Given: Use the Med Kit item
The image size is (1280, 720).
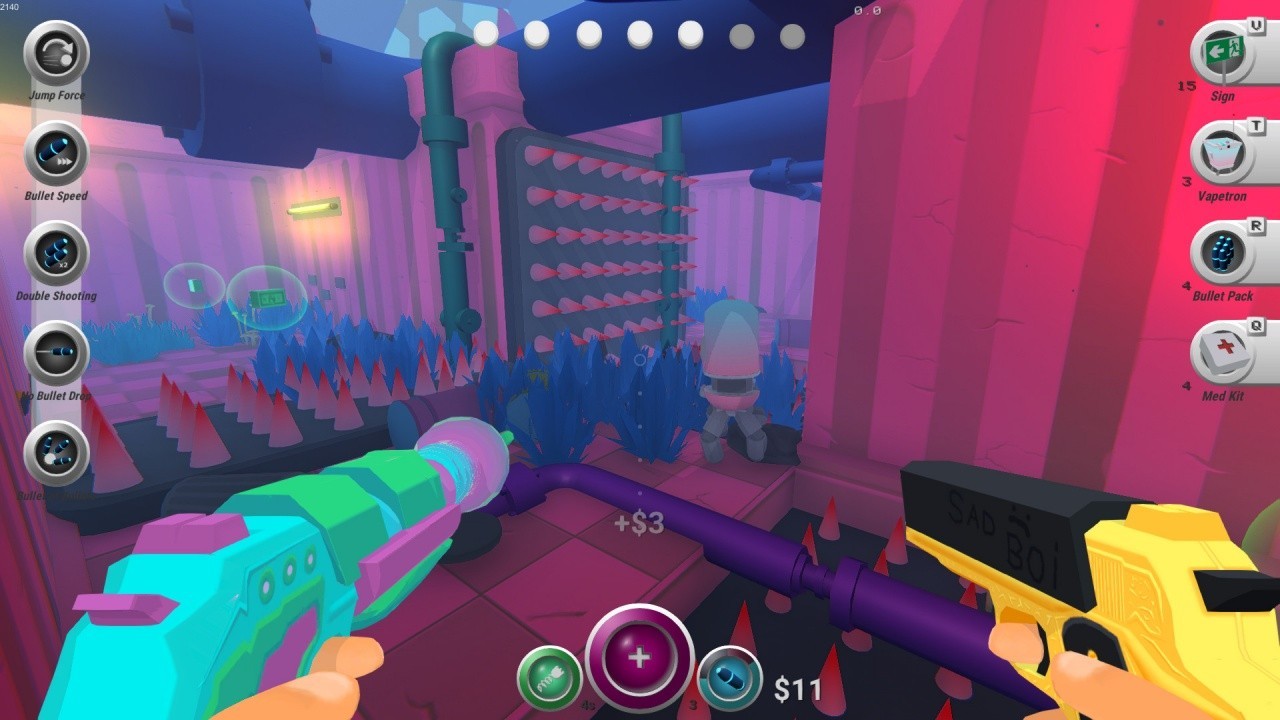Looking at the screenshot, I should click(1222, 353).
